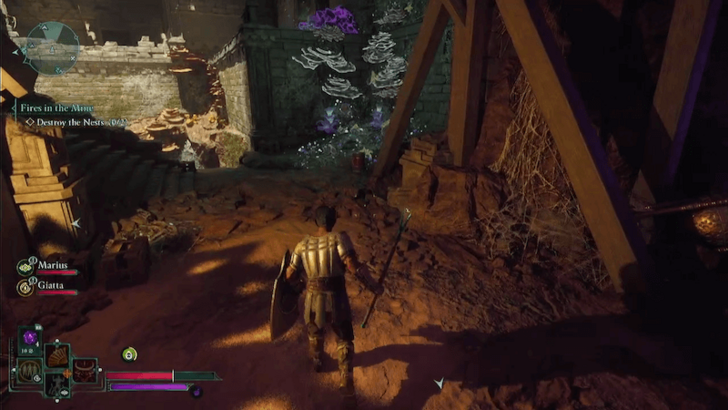This screenshot has width=728, height=410.
Task: Use the purple crystal item slot
Action: point(29,339)
